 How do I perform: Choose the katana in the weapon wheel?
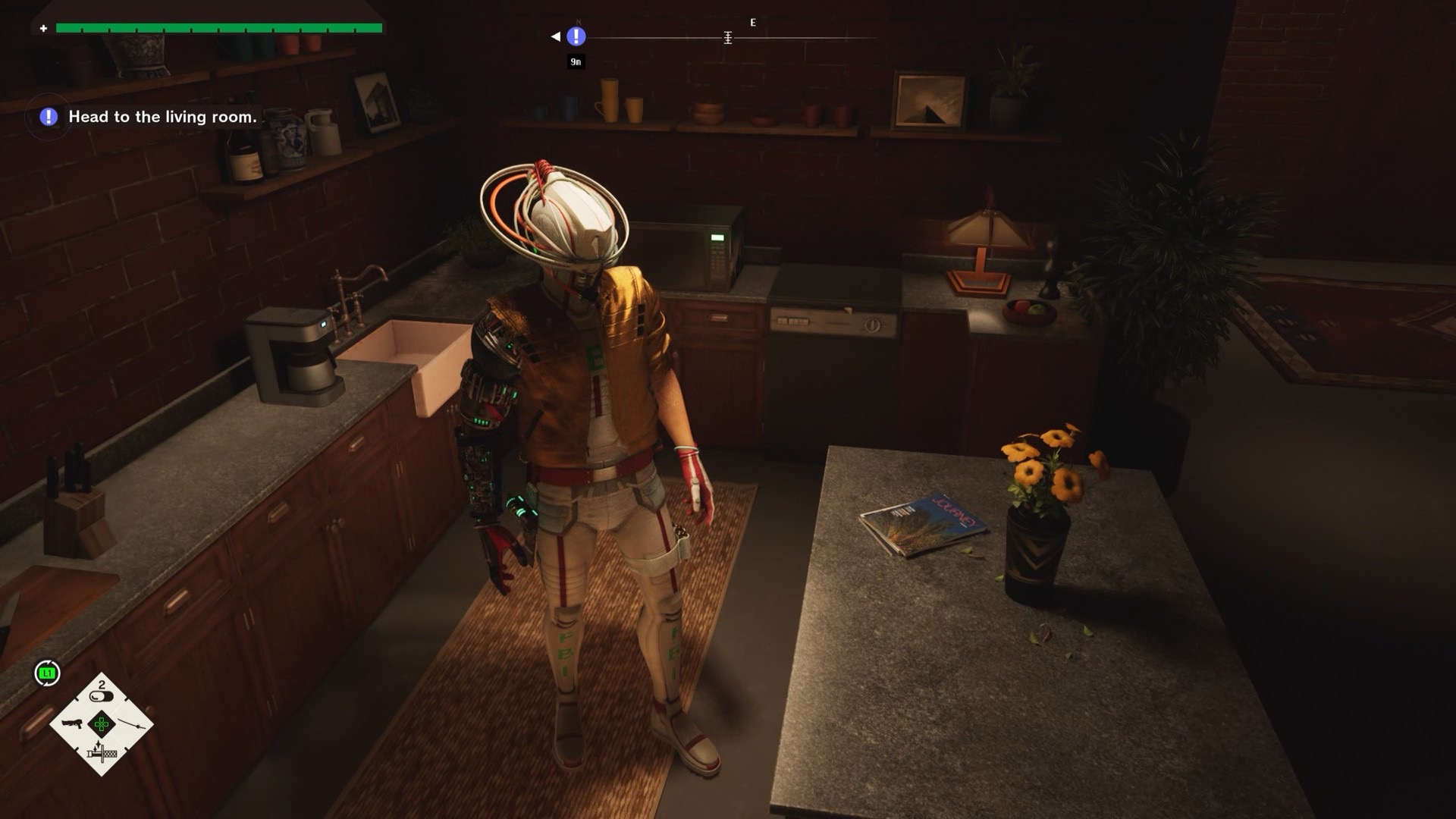click(x=132, y=724)
